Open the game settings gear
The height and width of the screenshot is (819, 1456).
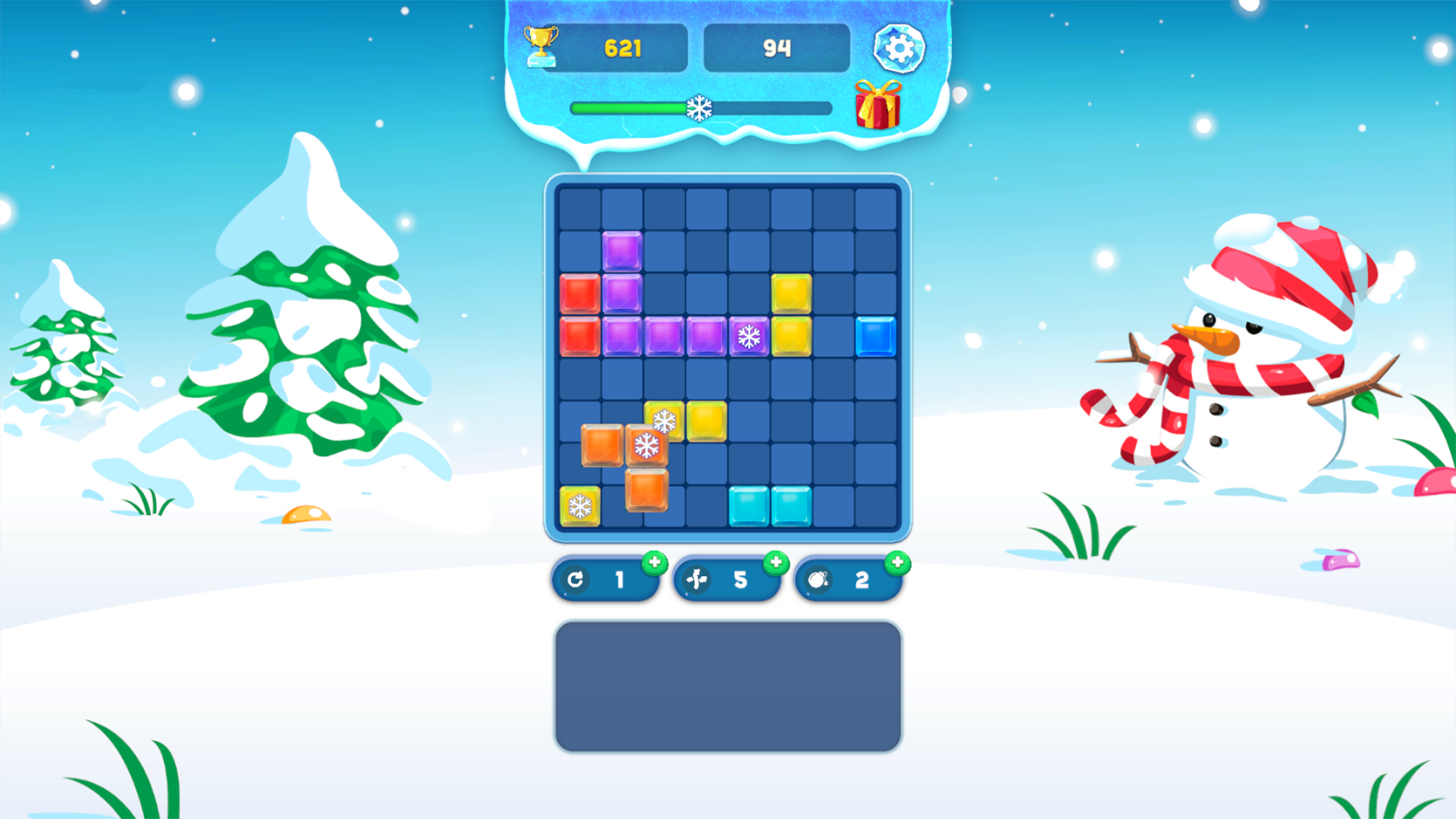pyautogui.click(x=899, y=47)
